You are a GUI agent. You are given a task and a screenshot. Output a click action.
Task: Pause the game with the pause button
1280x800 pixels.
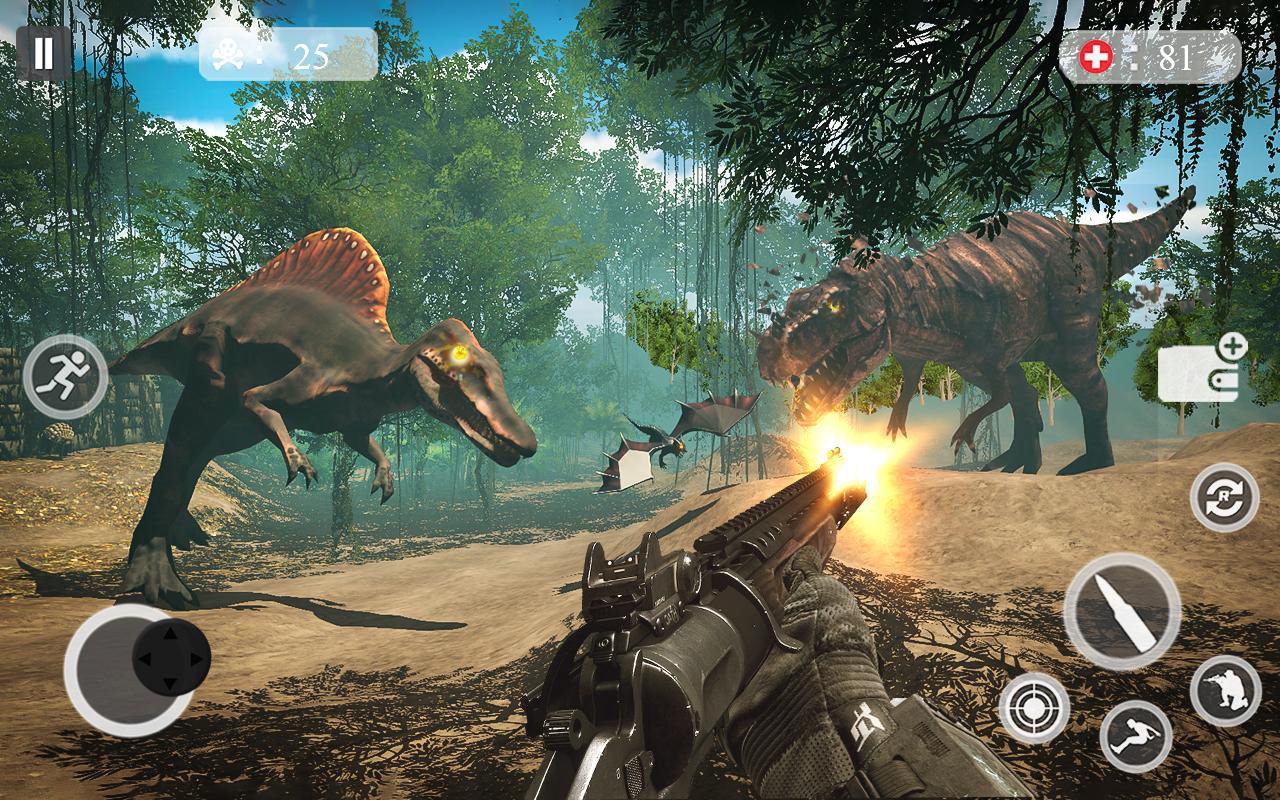pyautogui.click(x=43, y=54)
